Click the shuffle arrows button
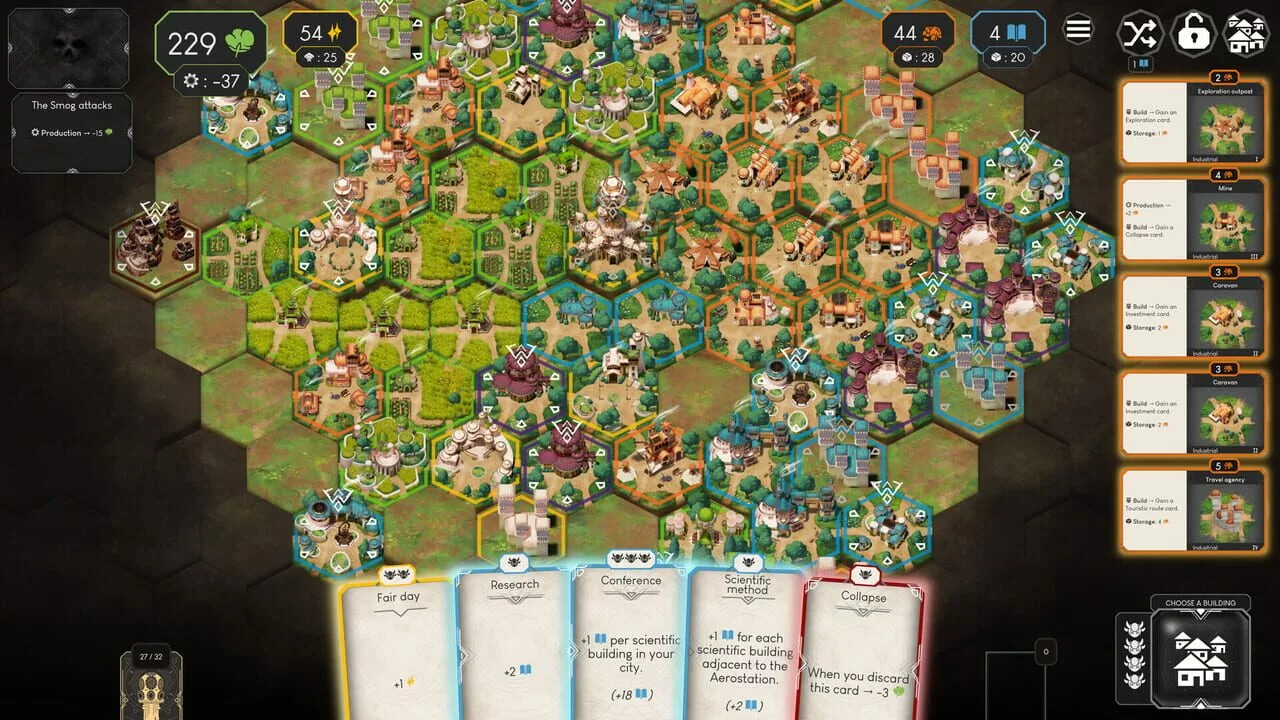This screenshot has height=720, width=1280. click(x=1140, y=33)
